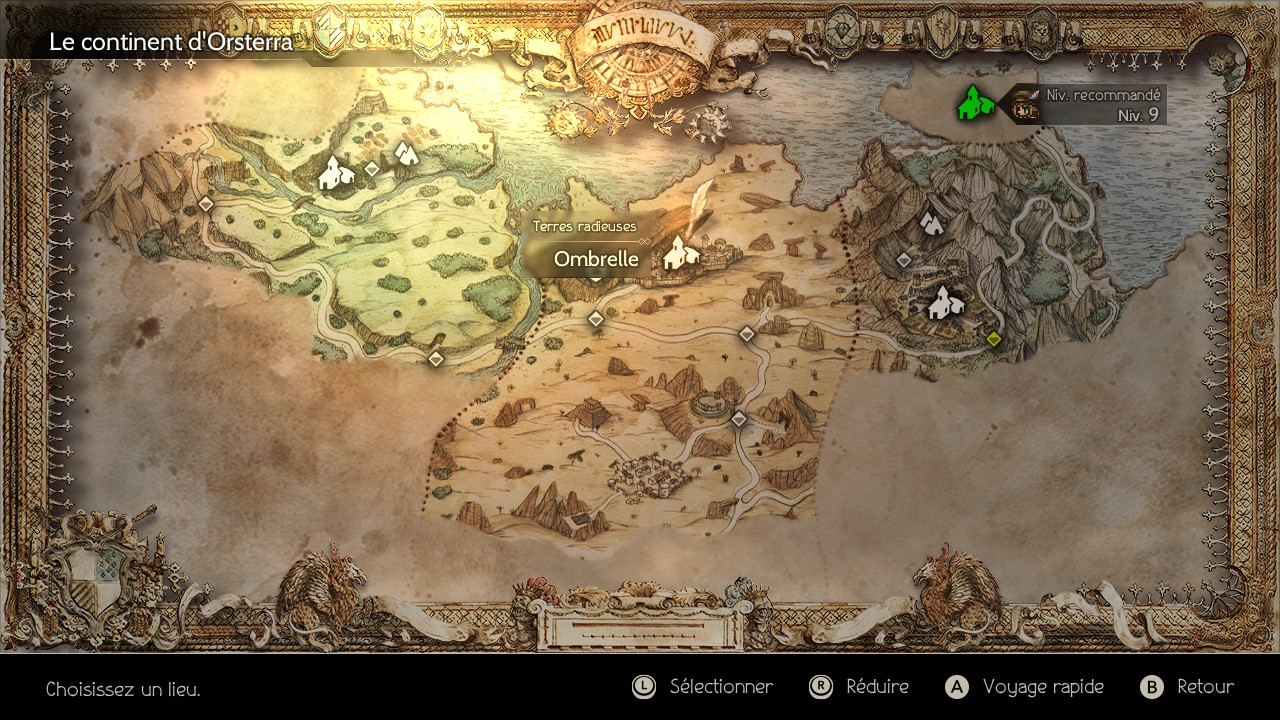1280x720 pixels.
Task: Select the white town icon in the green plains
Action: click(336, 173)
